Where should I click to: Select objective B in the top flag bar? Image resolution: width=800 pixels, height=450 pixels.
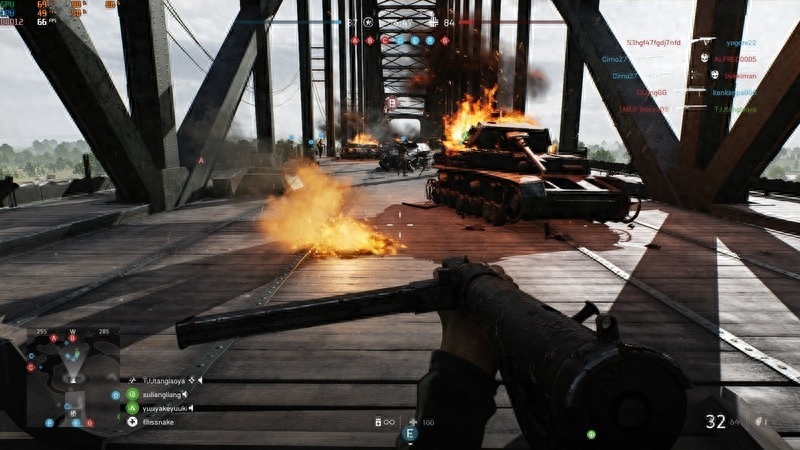click(x=370, y=40)
